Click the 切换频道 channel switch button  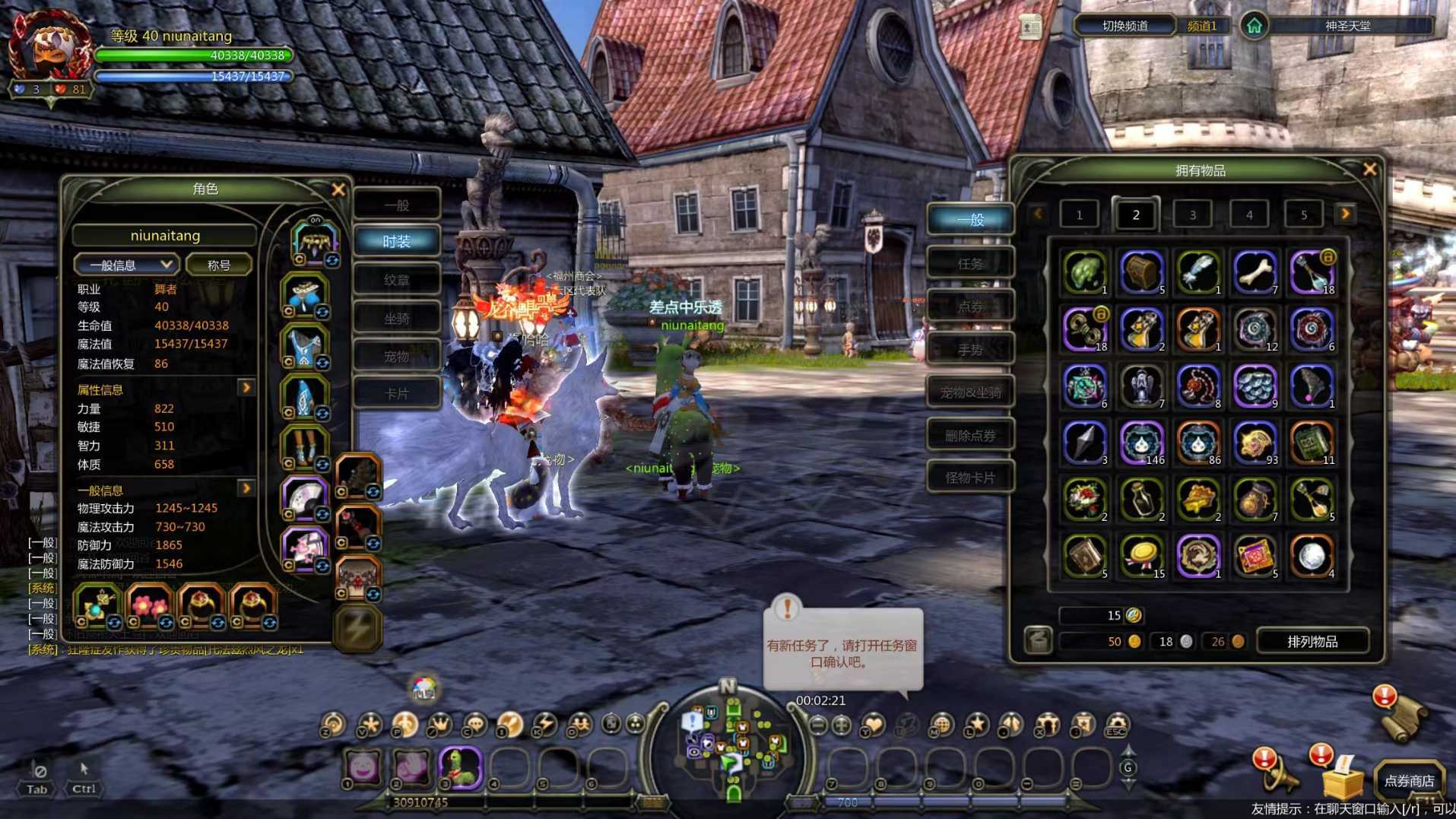click(1125, 26)
